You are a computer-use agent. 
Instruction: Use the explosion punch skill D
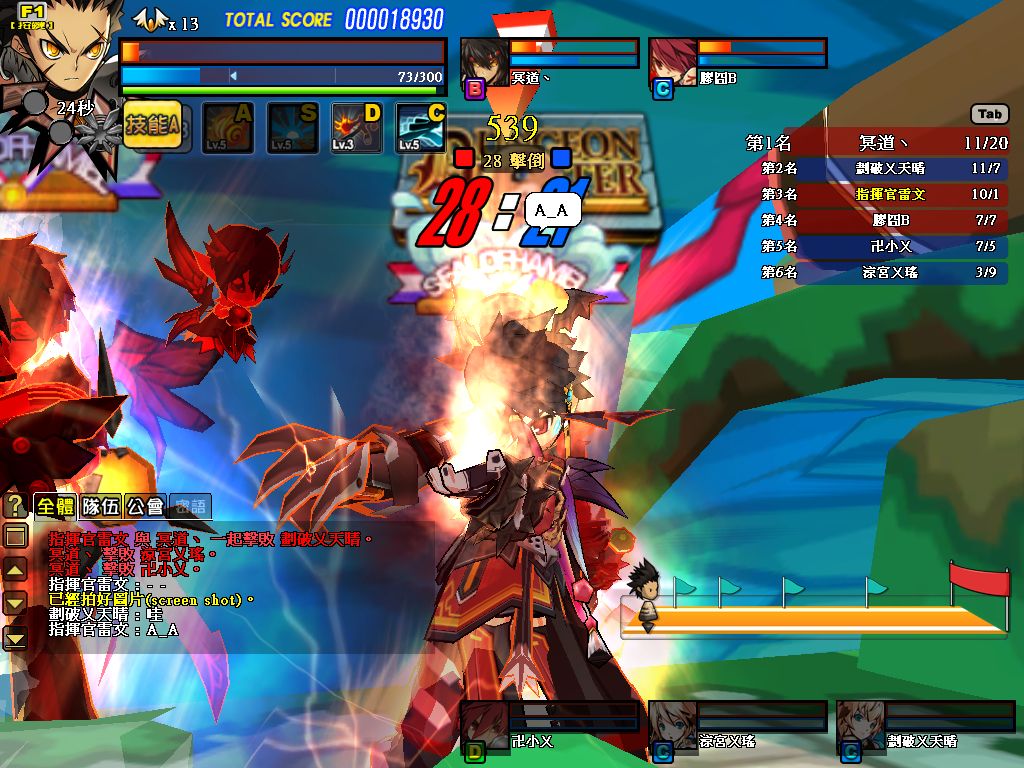click(357, 128)
